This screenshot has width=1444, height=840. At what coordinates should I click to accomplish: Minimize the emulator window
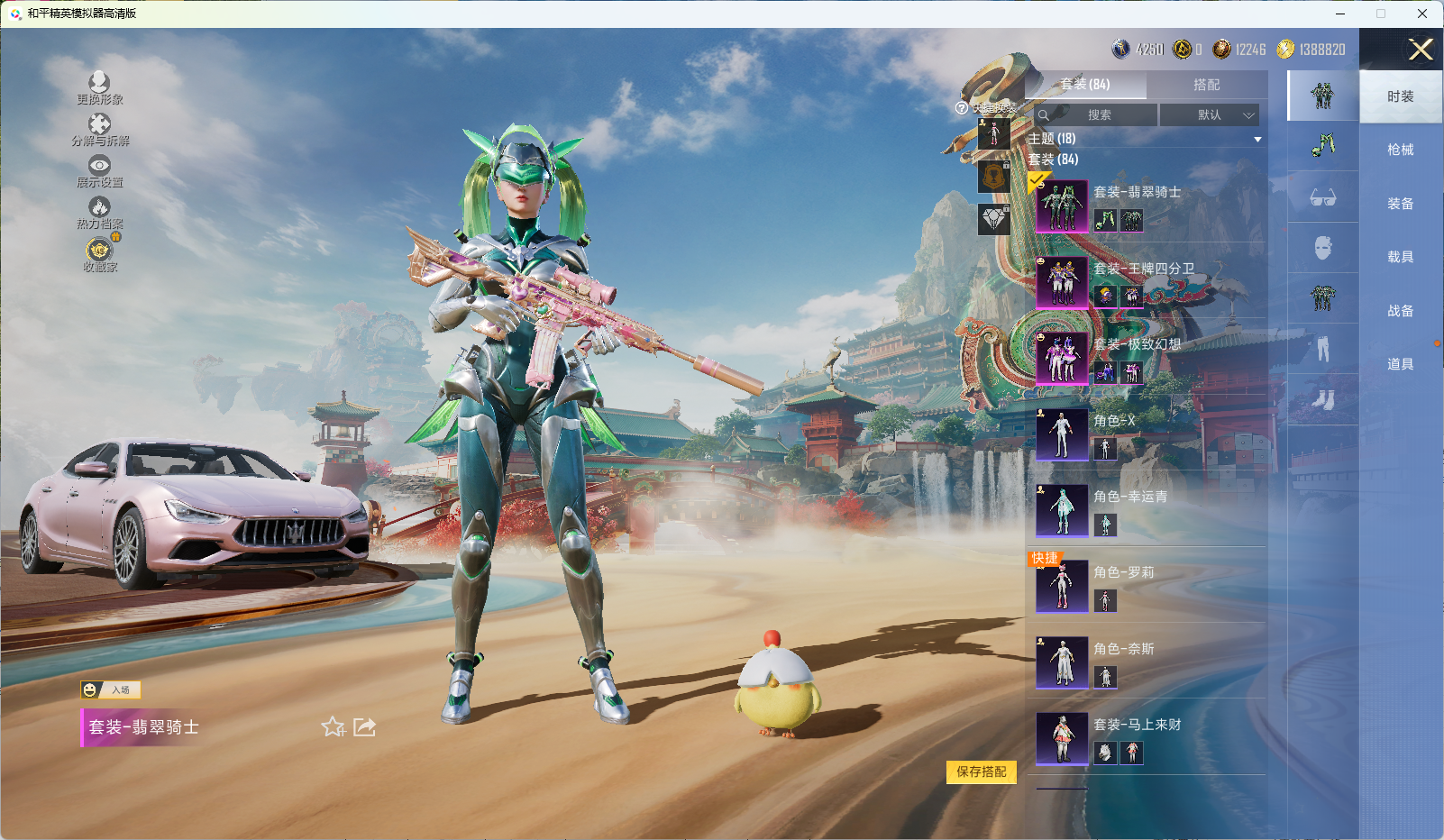[1340, 14]
